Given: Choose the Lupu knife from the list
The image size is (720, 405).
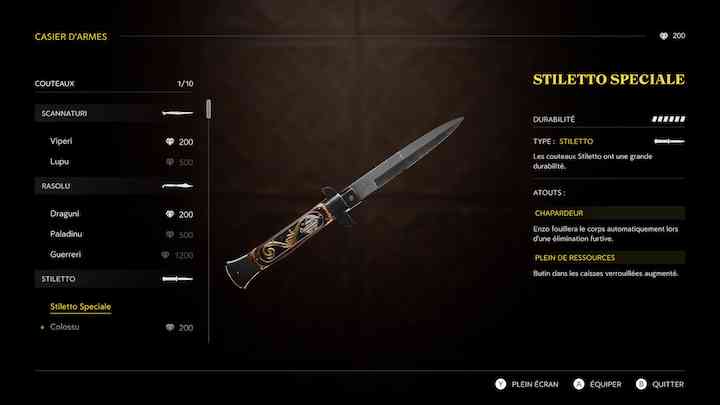Looking at the screenshot, I should (x=59, y=161).
